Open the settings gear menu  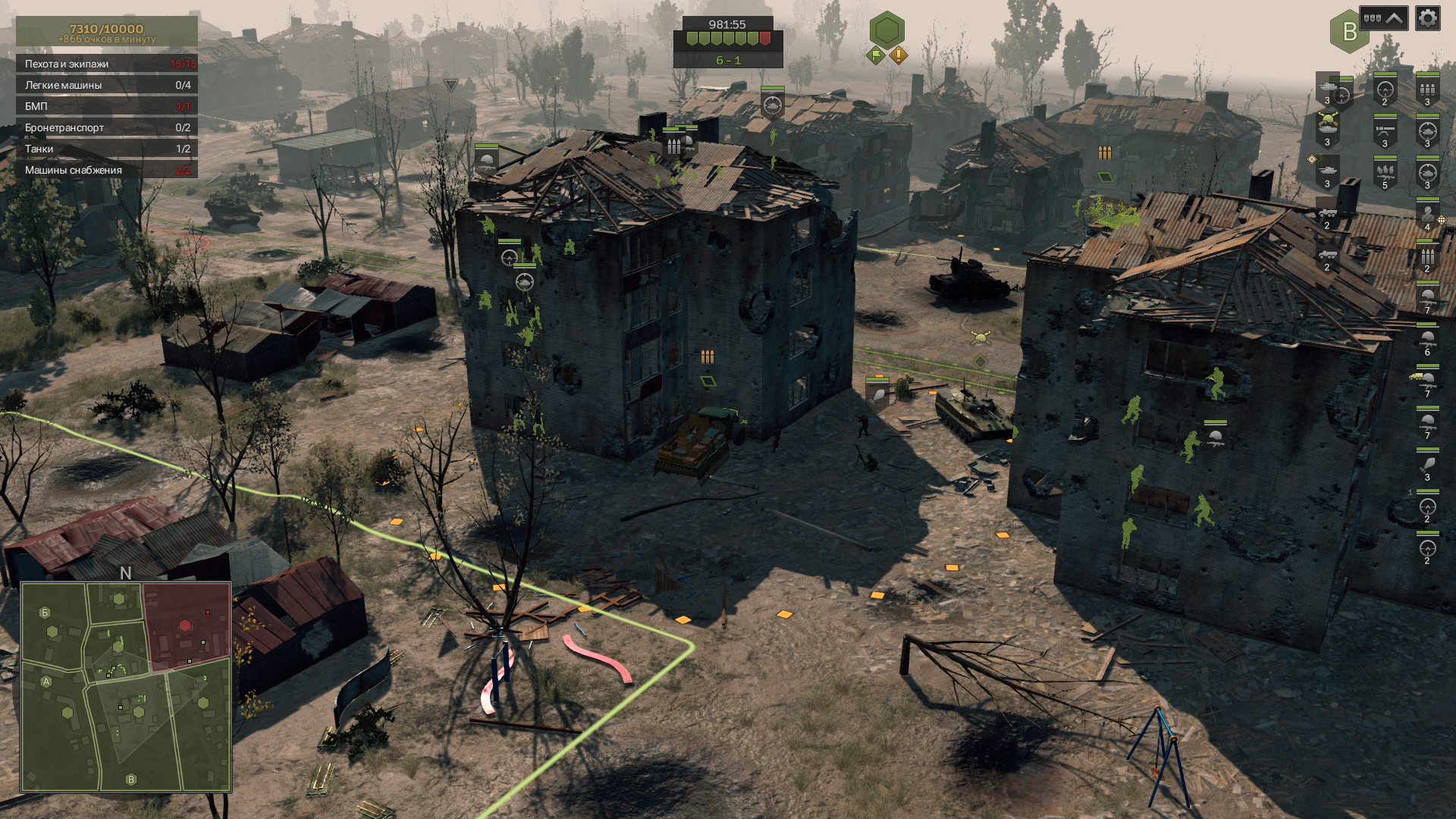pos(1427,18)
